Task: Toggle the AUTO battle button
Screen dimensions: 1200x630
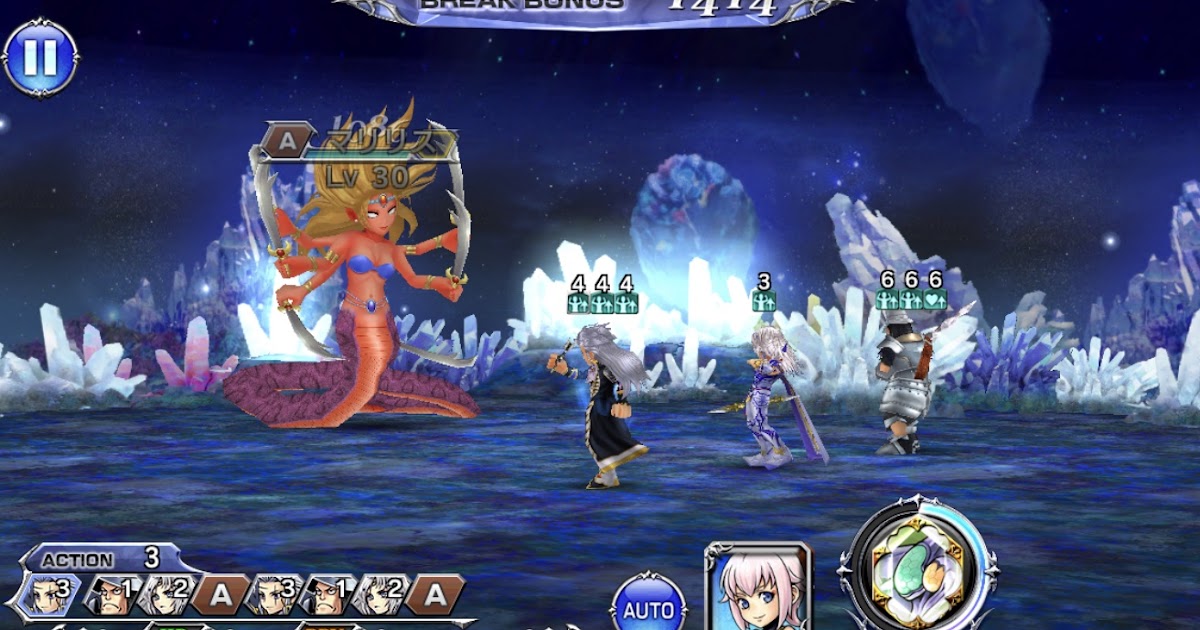Action: (649, 603)
